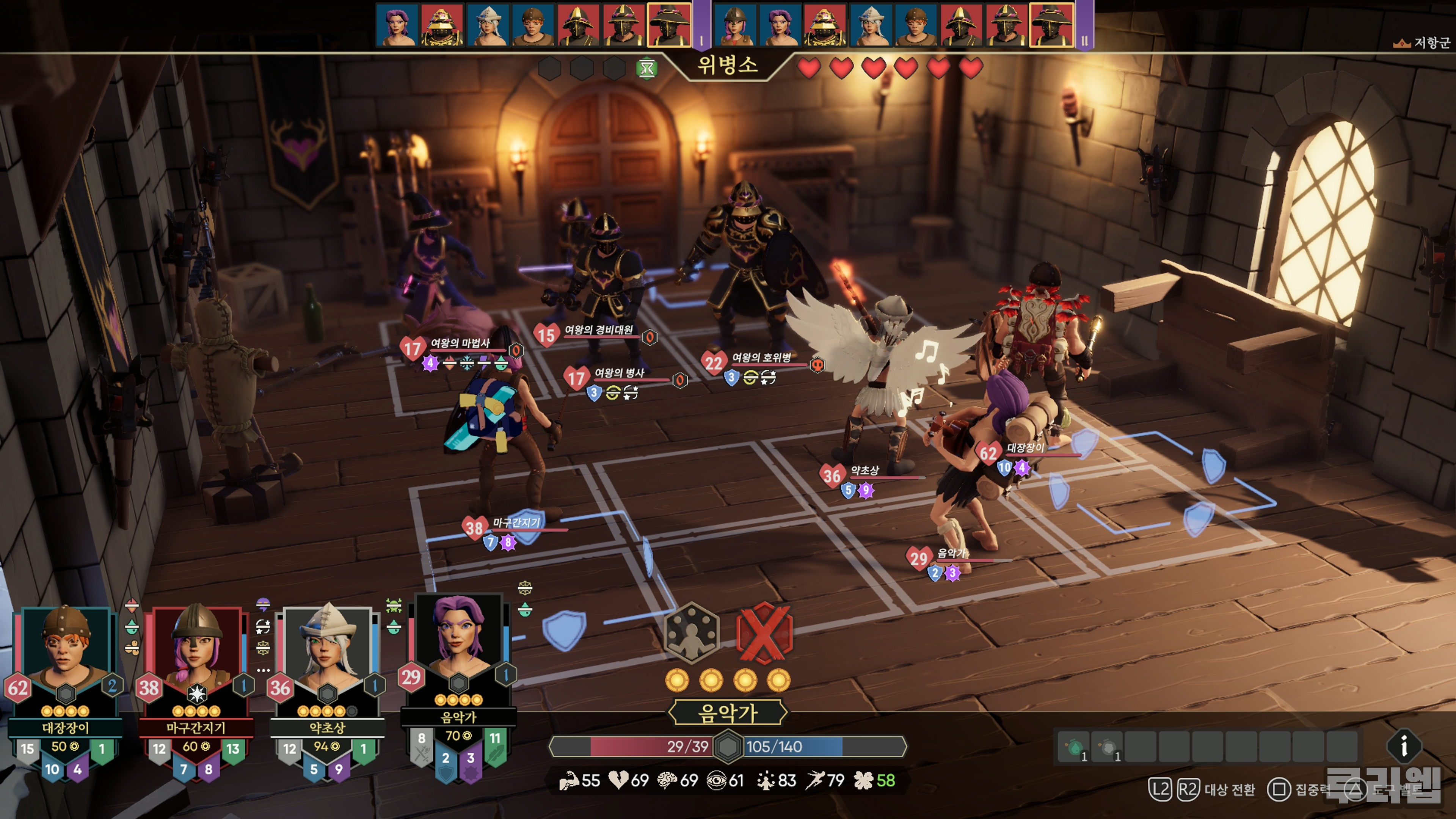Open the info panel with the i button

click(1403, 746)
